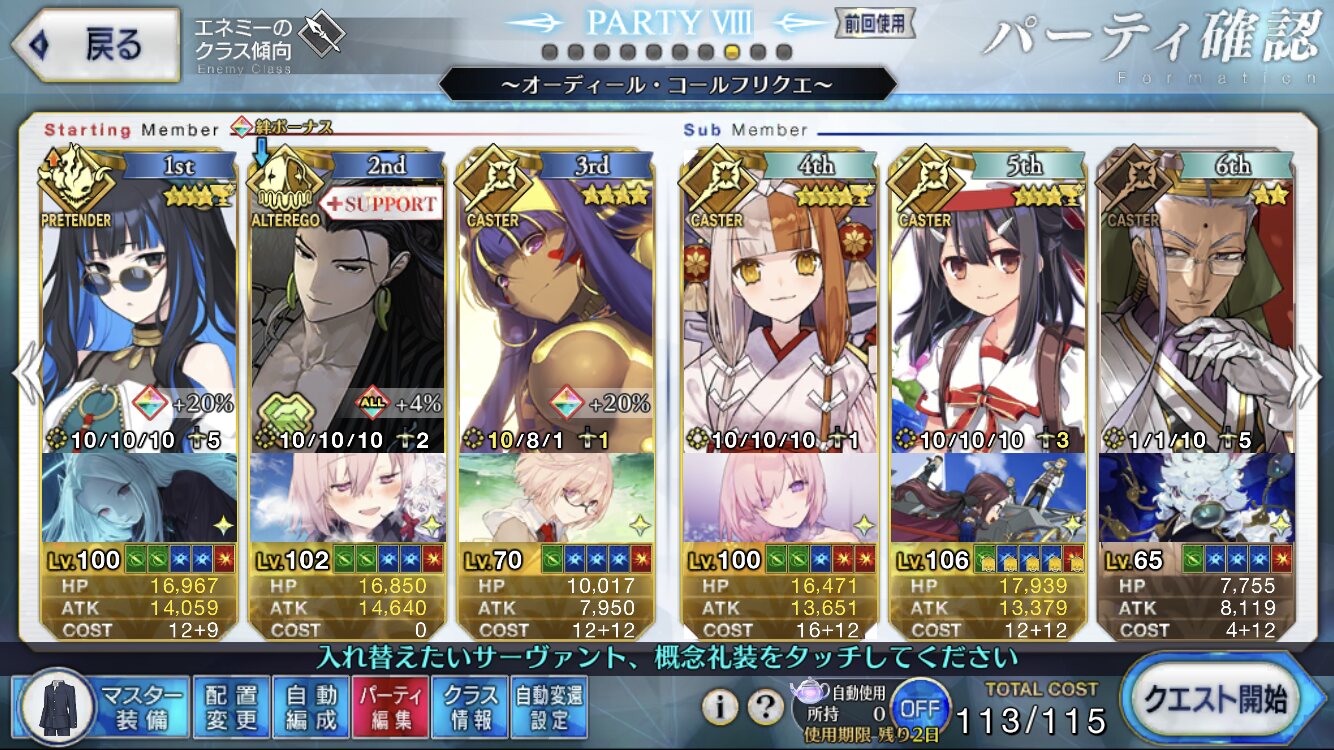The width and height of the screenshot is (1334, 750).
Task: Select the 1st Pretender servant card
Action: 140,330
